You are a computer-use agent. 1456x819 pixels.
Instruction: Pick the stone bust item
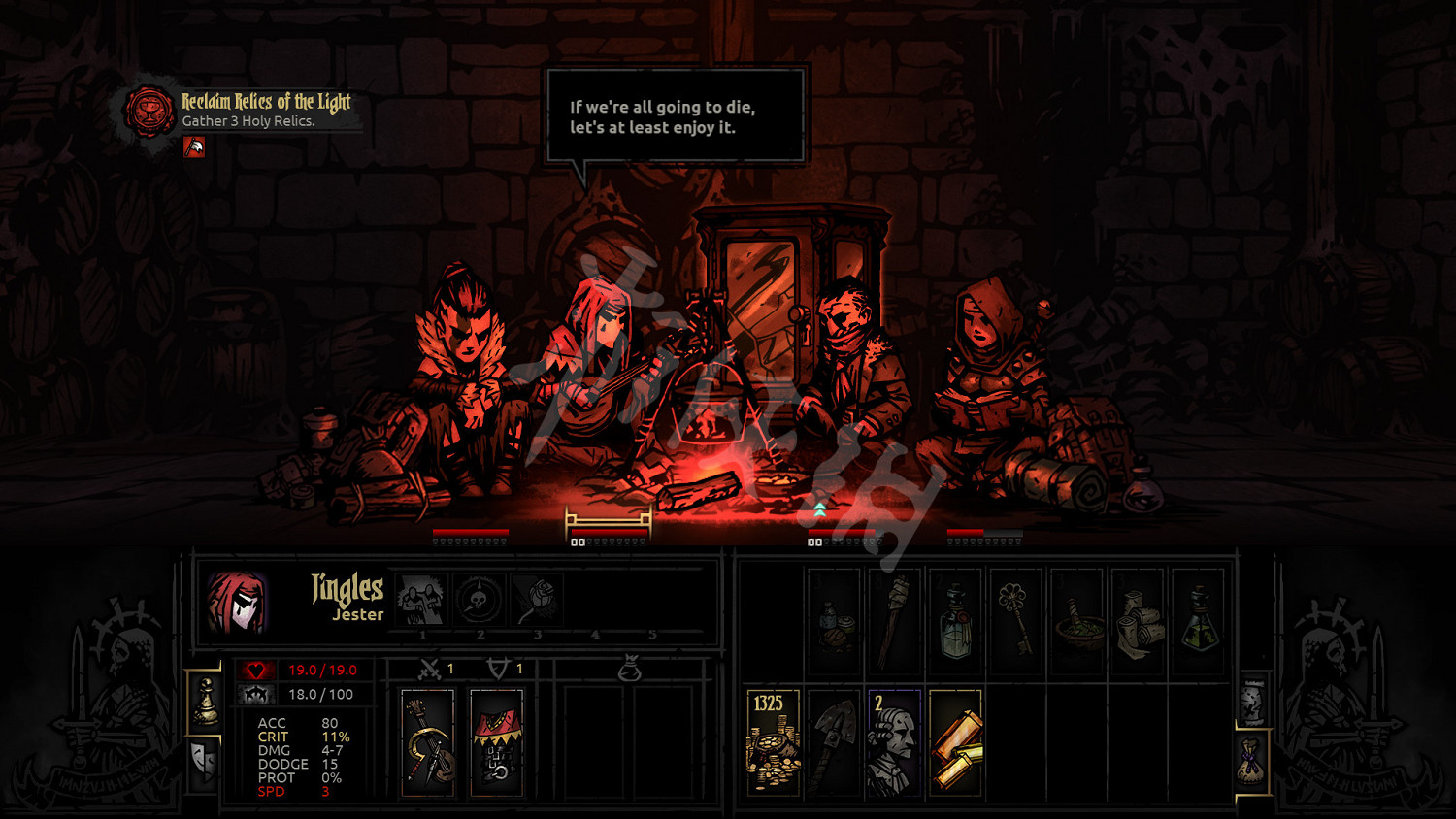(894, 742)
